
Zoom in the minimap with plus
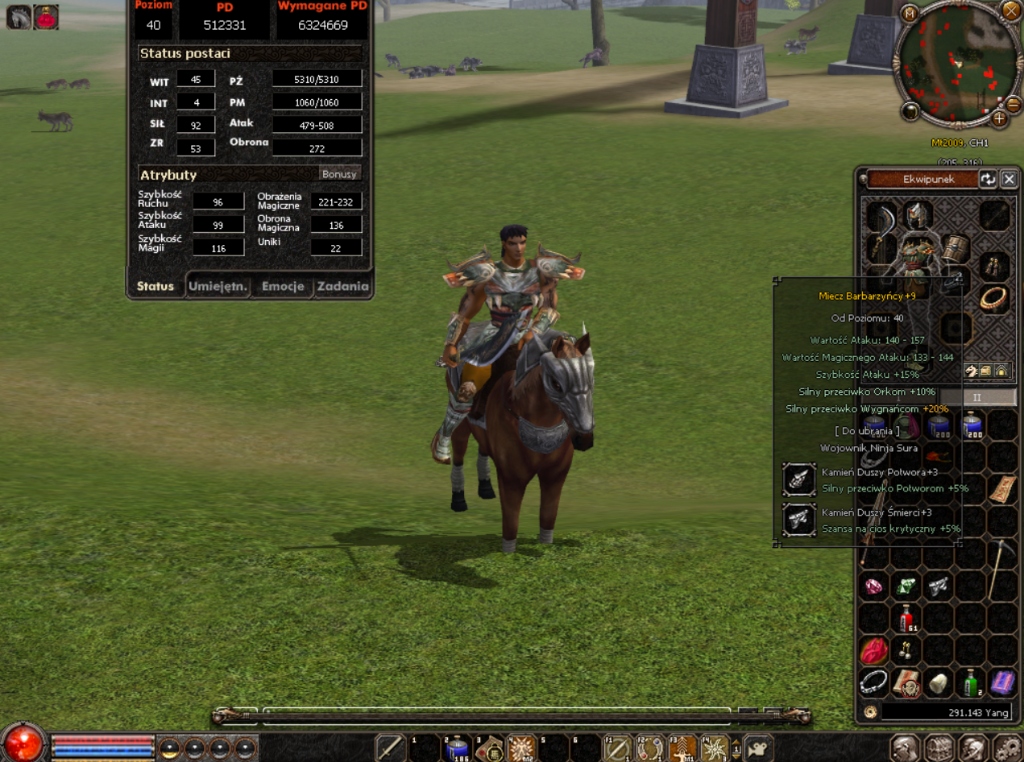999,119
